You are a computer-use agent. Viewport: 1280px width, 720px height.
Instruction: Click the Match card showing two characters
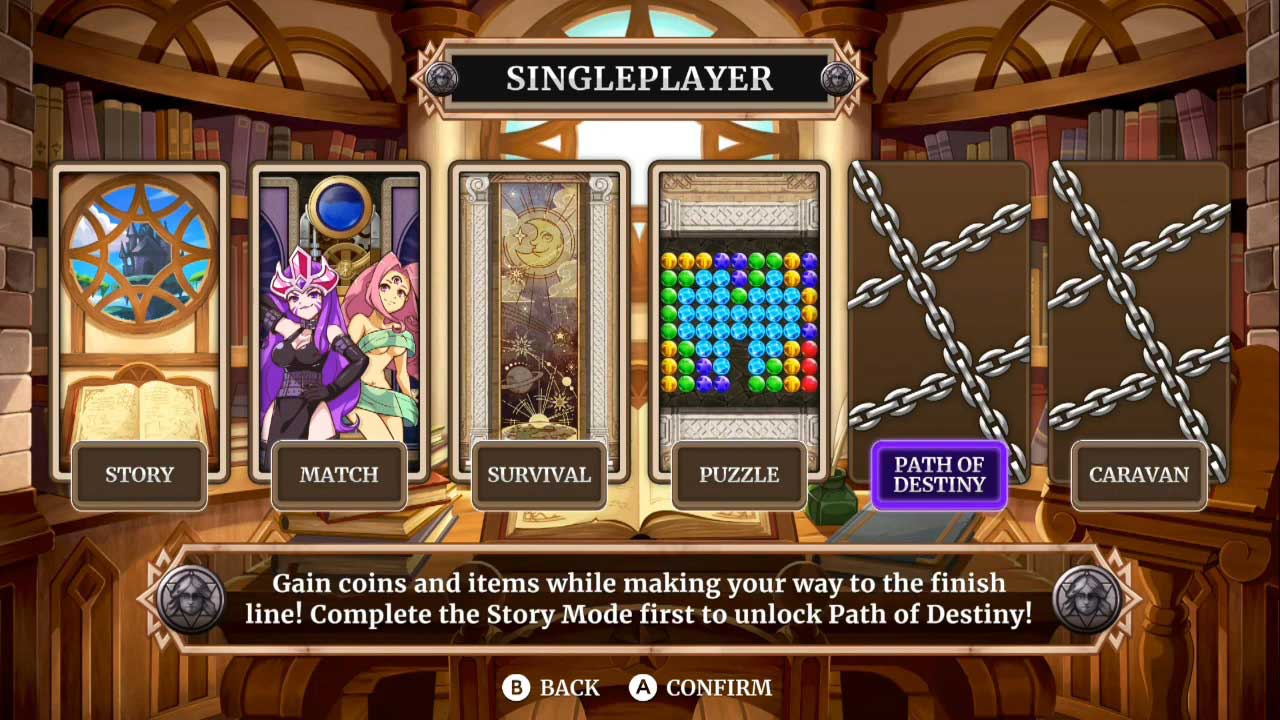pos(339,300)
